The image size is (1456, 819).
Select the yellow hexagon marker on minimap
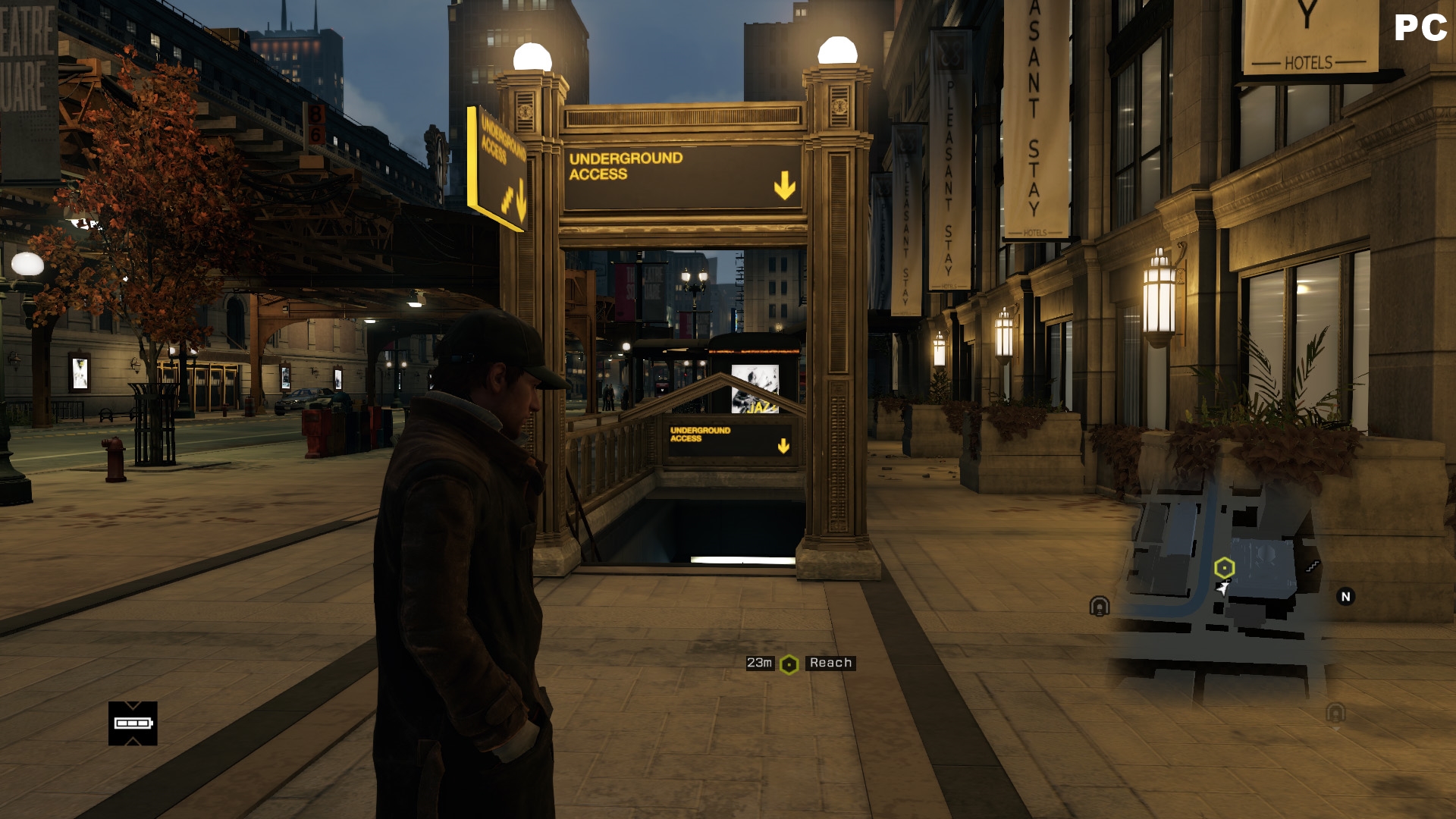point(1224,567)
